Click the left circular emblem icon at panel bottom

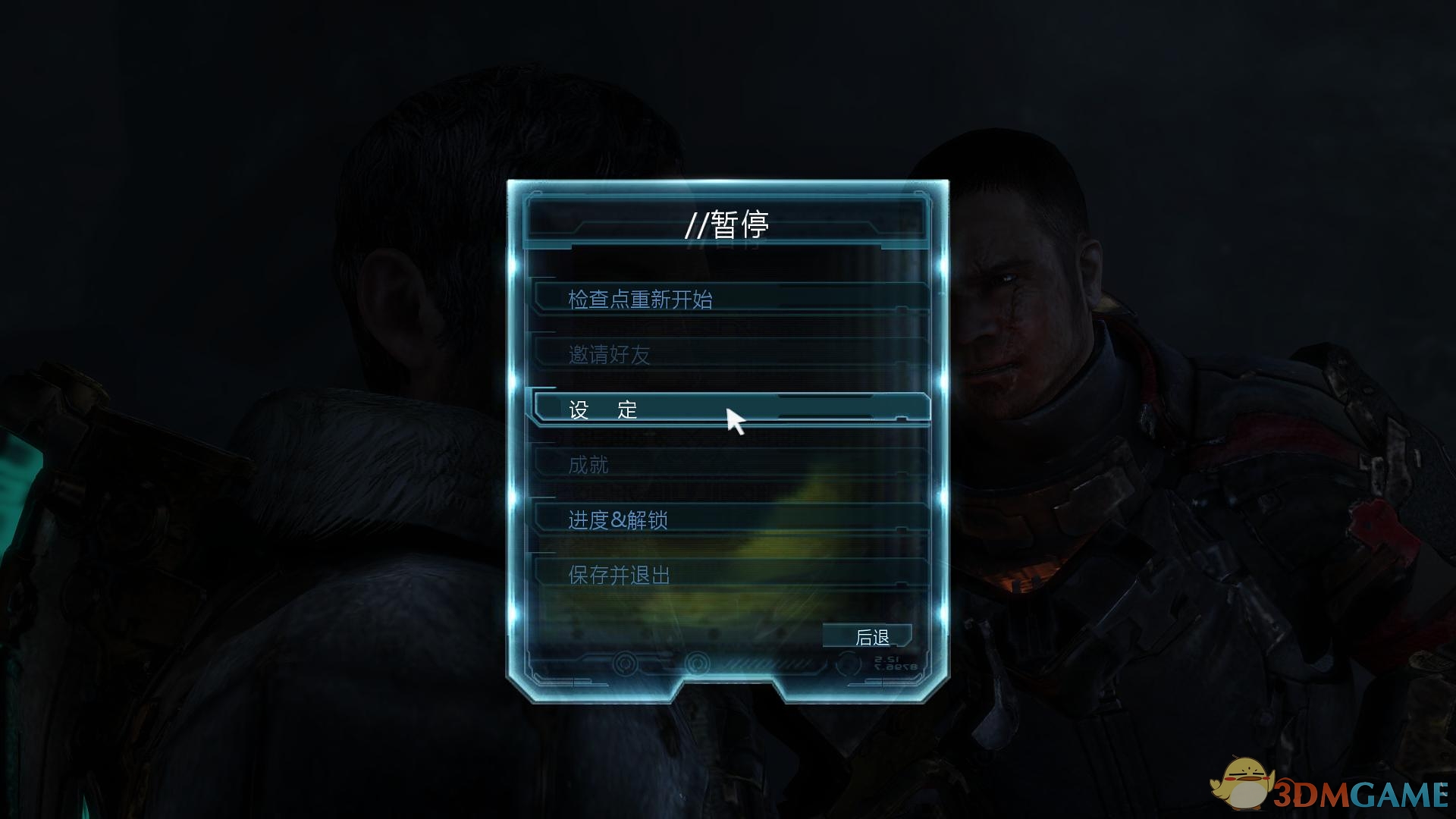pos(623,664)
